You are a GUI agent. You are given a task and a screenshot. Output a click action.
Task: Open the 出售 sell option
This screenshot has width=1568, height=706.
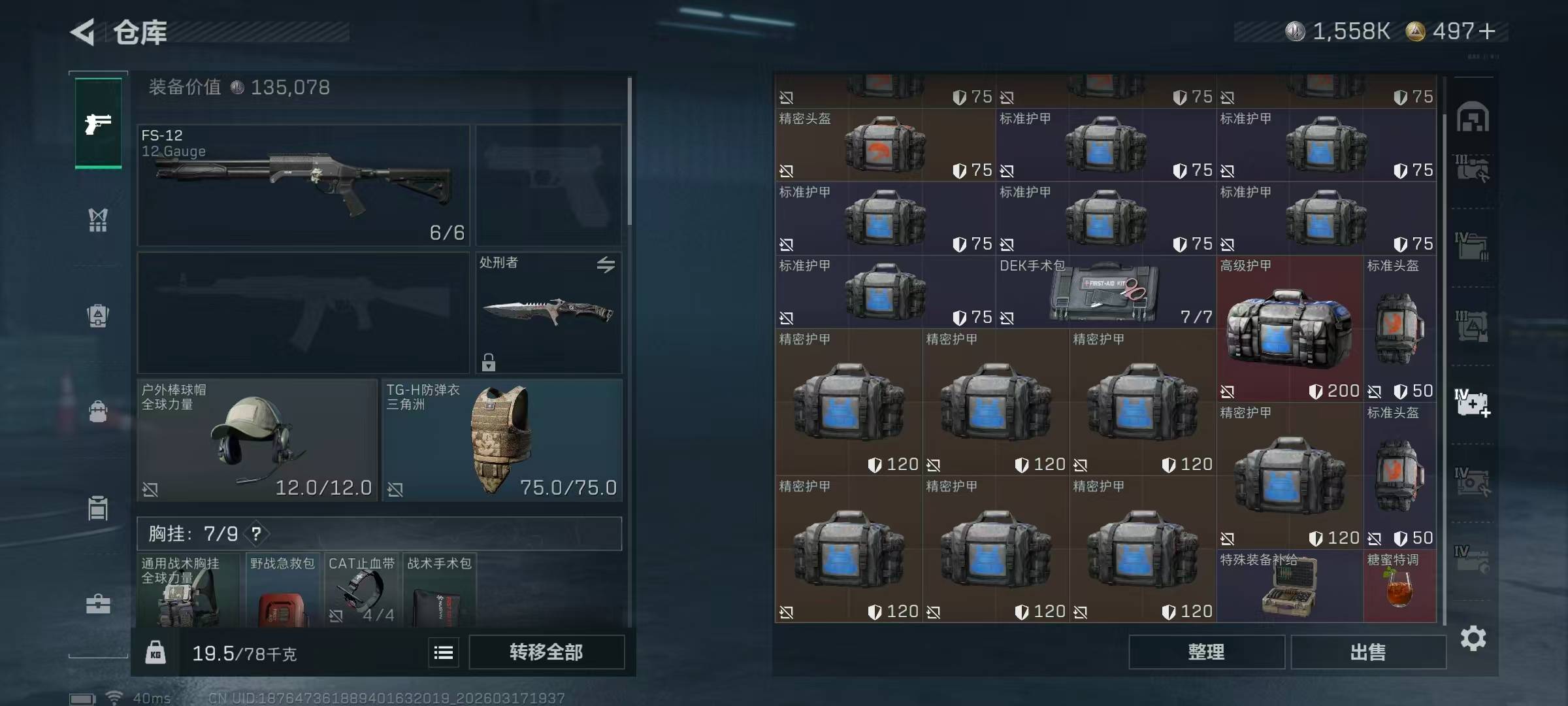(x=1367, y=652)
